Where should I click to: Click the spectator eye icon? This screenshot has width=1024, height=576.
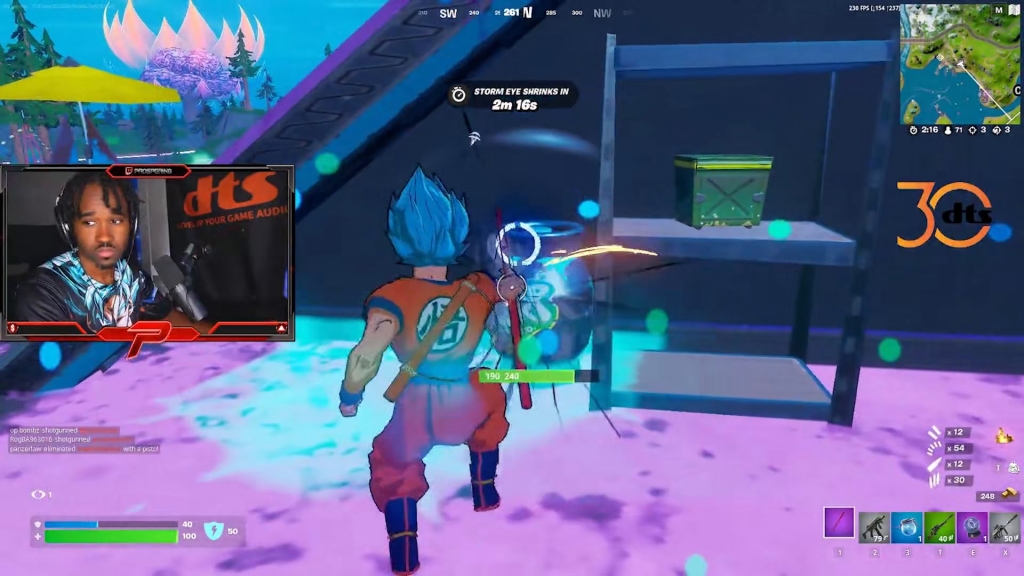pyautogui.click(x=39, y=494)
